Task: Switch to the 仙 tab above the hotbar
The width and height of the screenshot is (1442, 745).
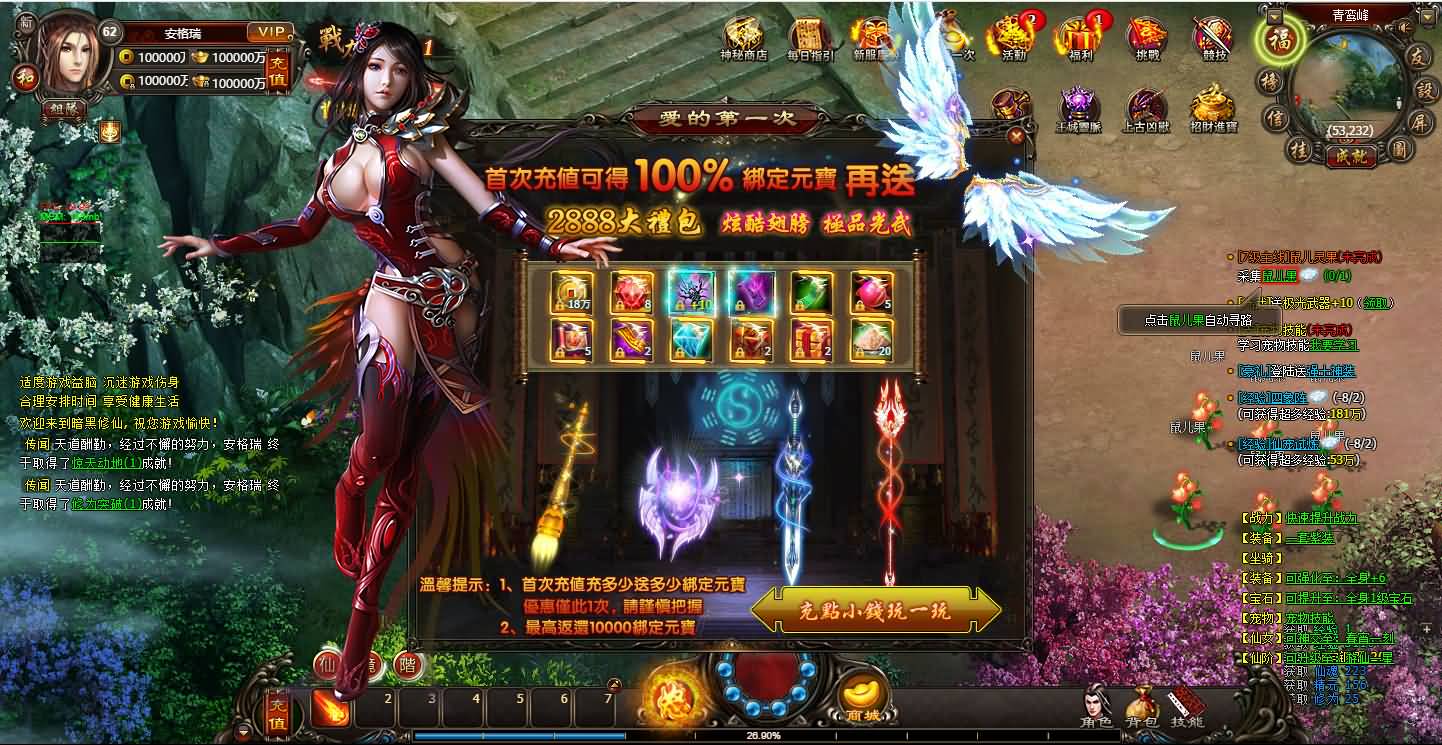Action: 328,663
